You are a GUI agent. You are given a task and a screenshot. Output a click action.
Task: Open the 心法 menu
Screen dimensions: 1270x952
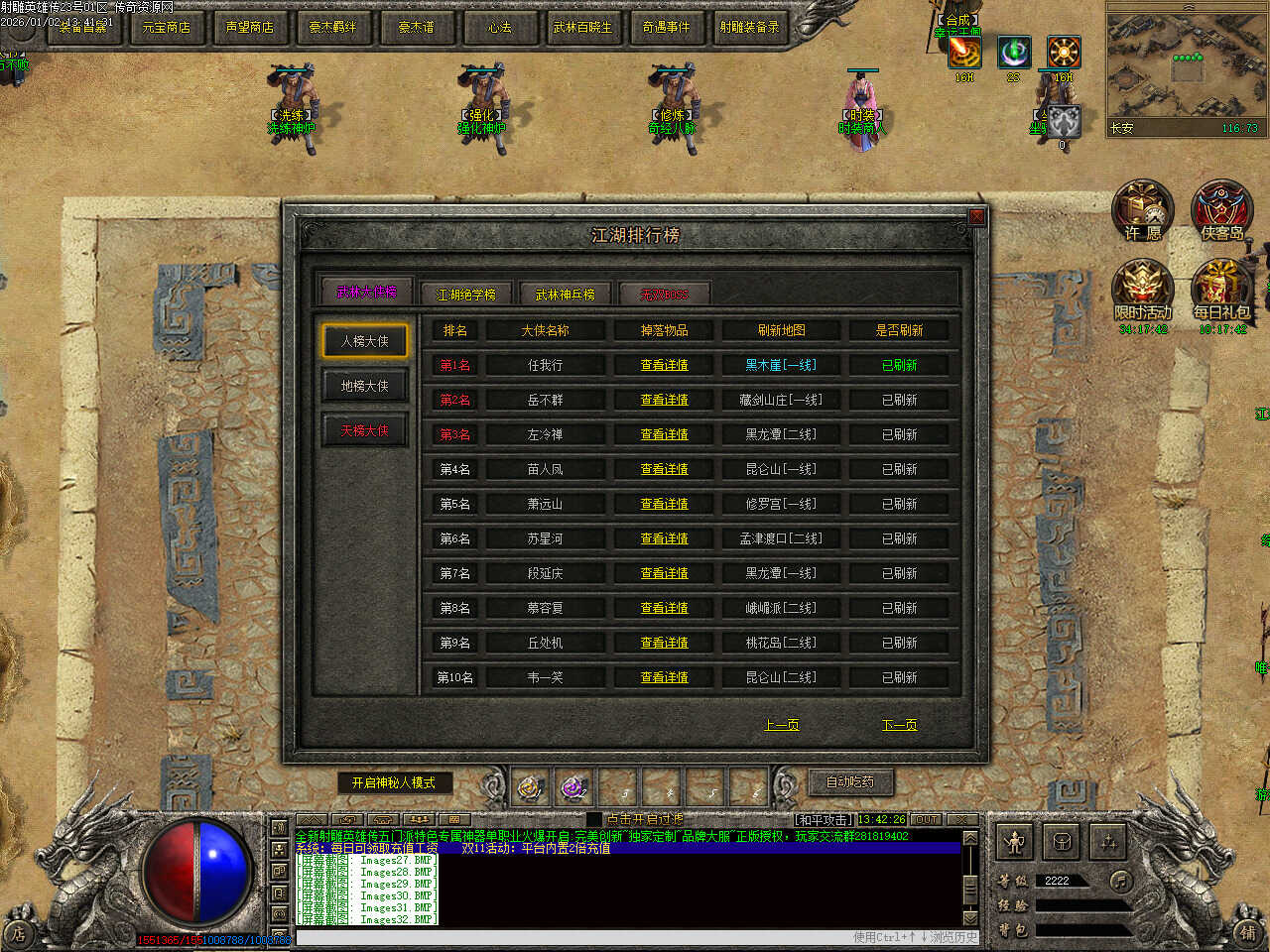tap(499, 27)
